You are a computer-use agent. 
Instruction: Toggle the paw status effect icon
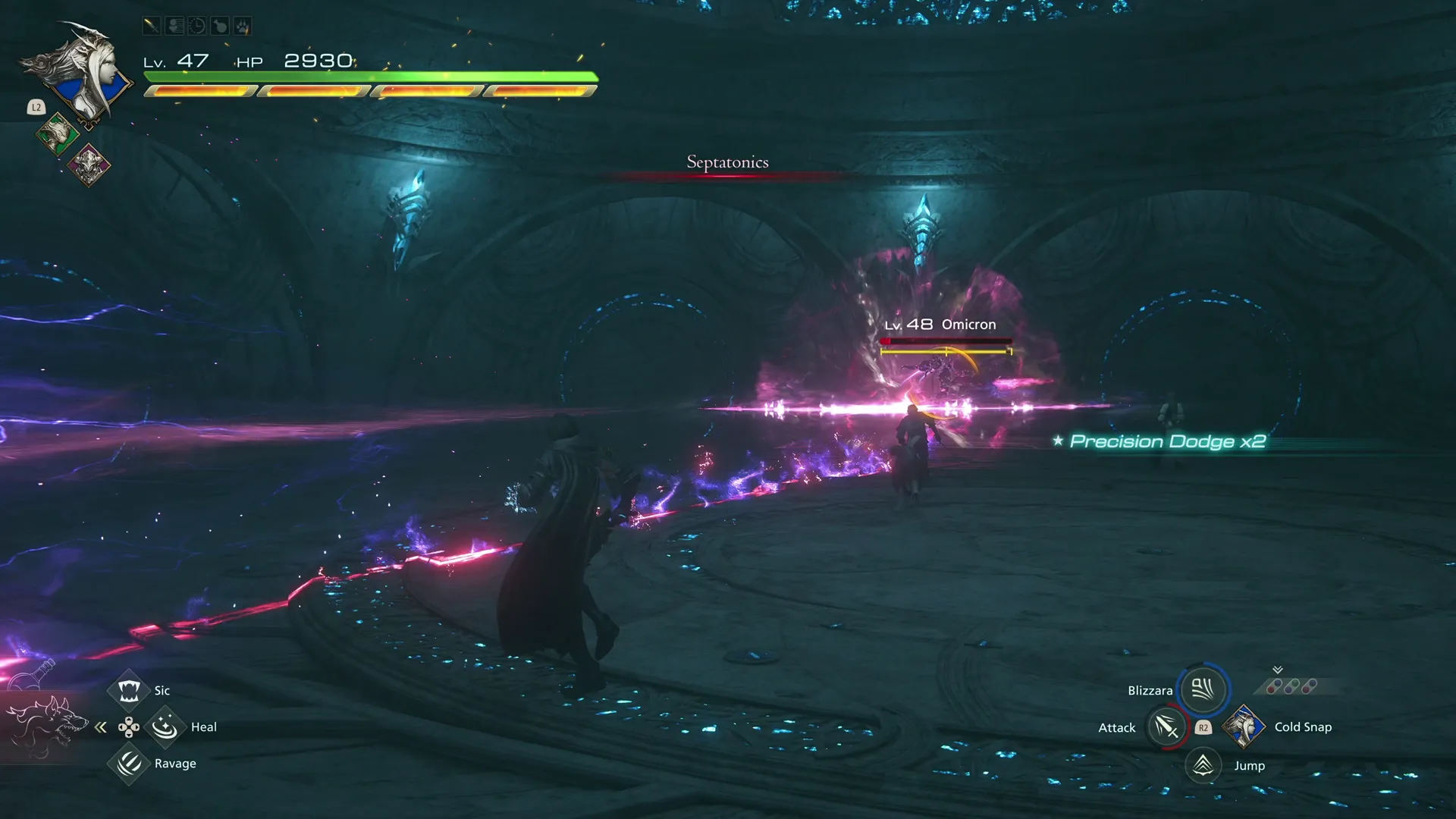click(x=244, y=26)
